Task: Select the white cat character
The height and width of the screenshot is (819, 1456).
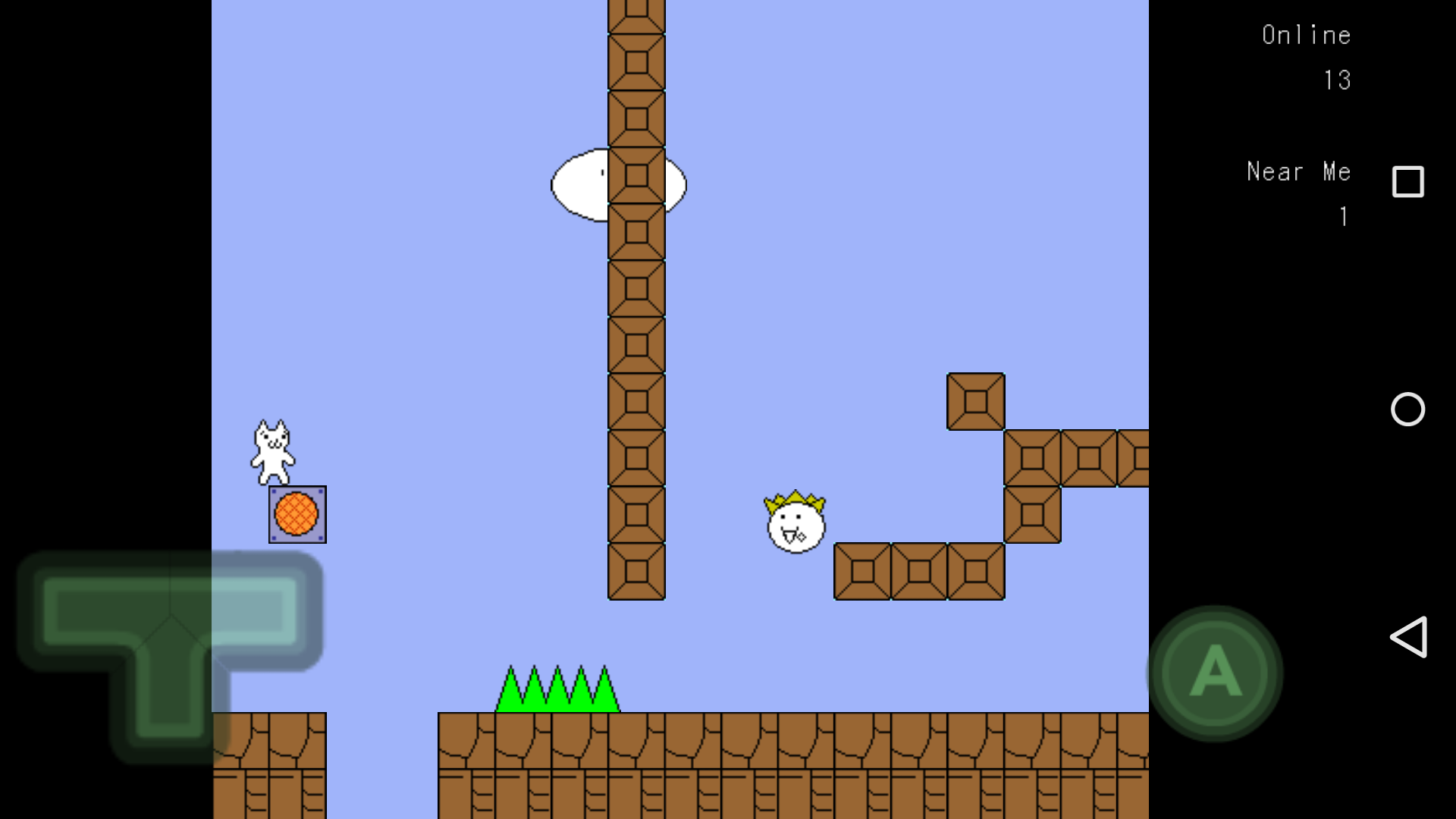Action: tap(273, 451)
